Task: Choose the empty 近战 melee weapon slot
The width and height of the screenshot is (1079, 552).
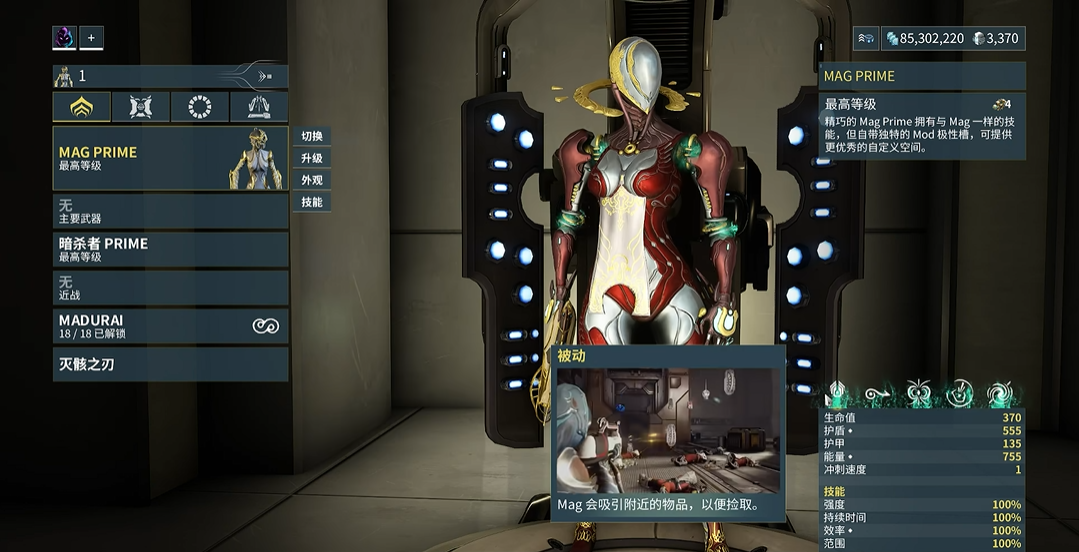Action: click(170, 288)
